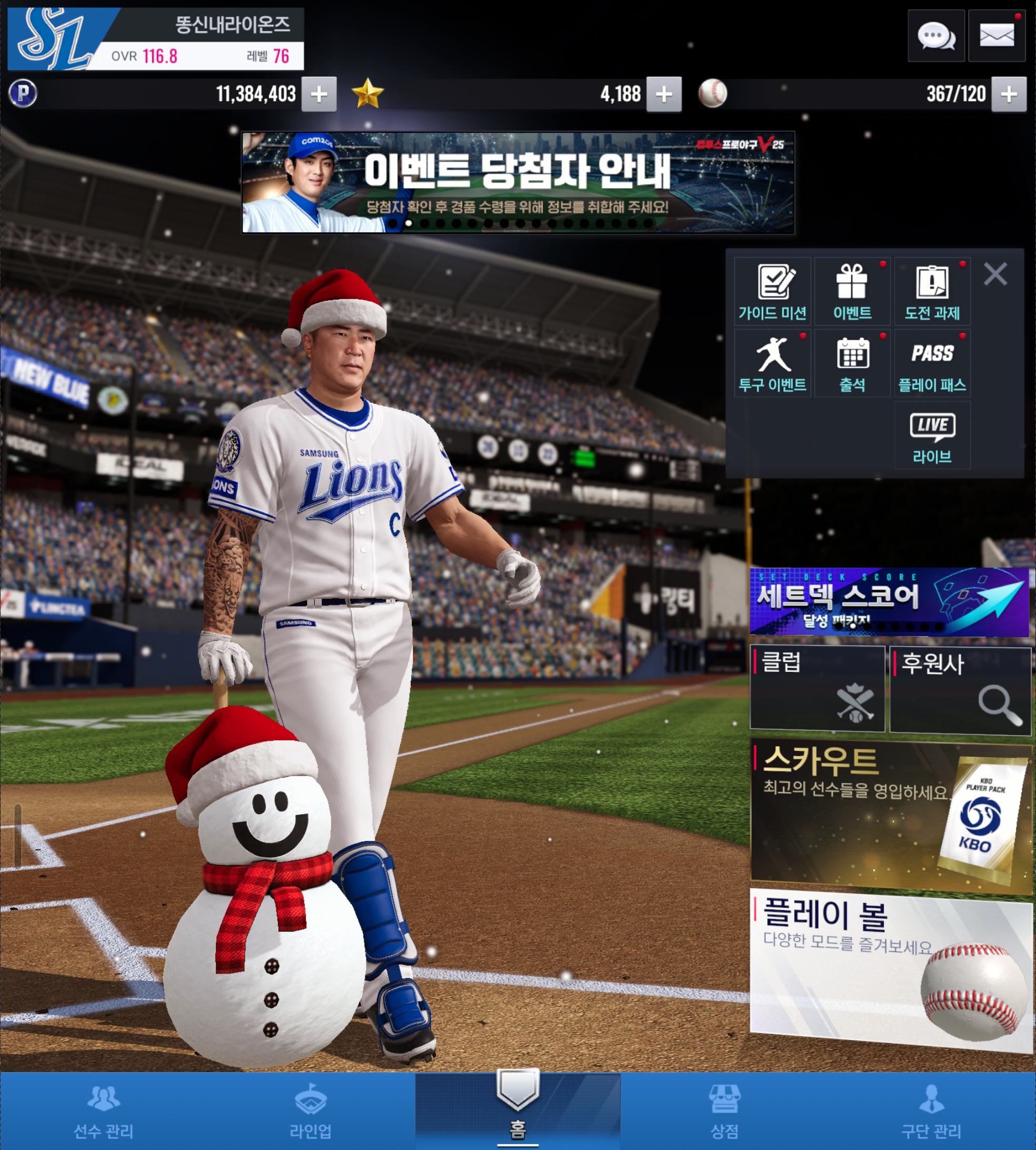Open 출석 attendance calendar

pyautogui.click(x=852, y=363)
